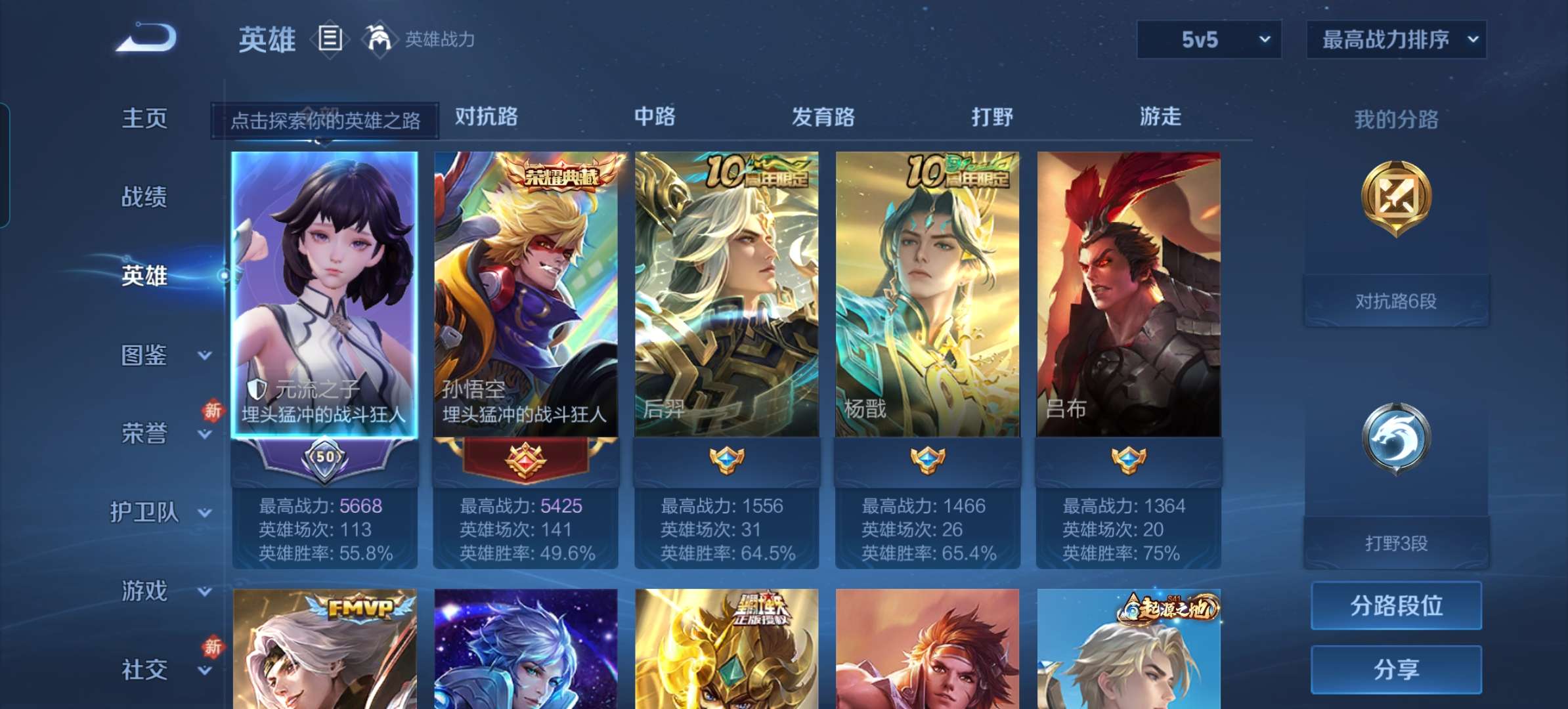Select 战绩 in the left sidebar

coord(144,197)
